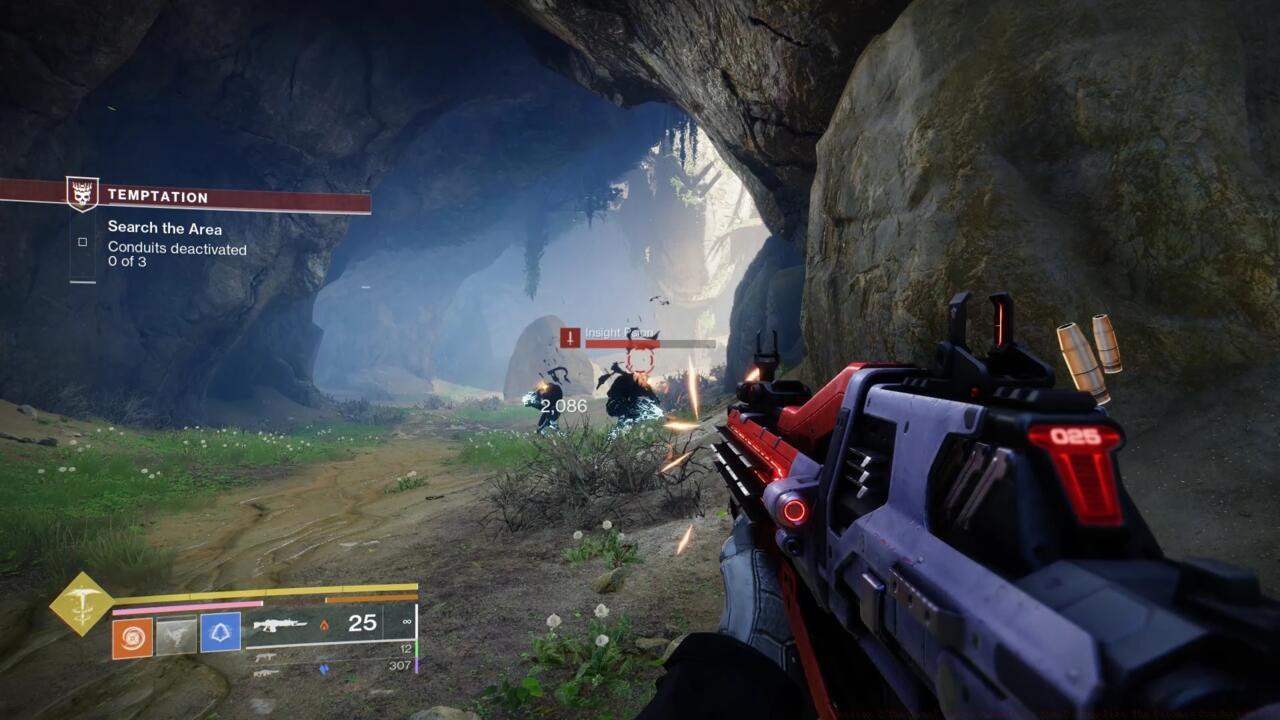Click the uncharged melee ability icon
The height and width of the screenshot is (720, 1280).
point(177,634)
